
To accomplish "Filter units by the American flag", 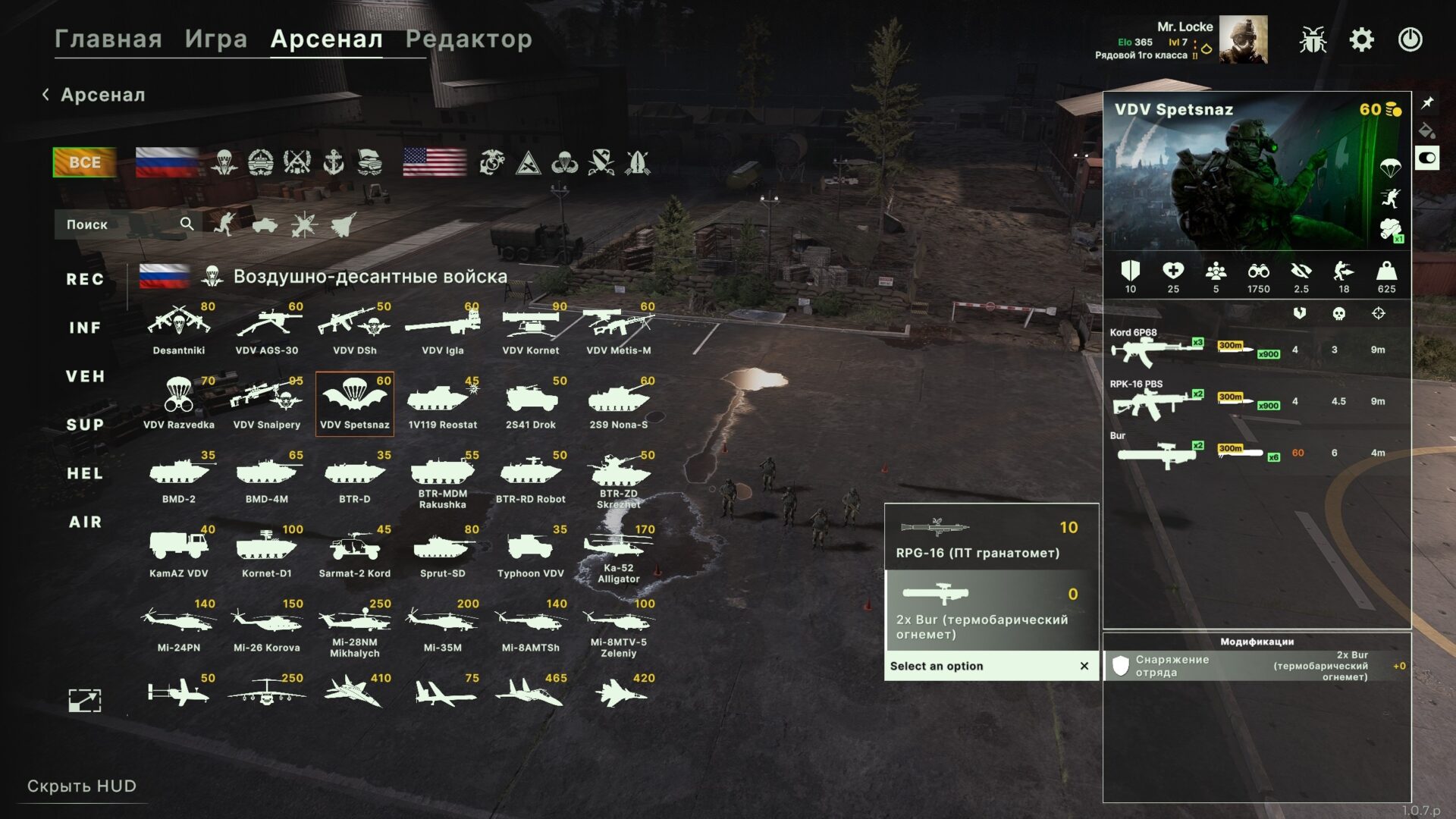I will coord(435,162).
